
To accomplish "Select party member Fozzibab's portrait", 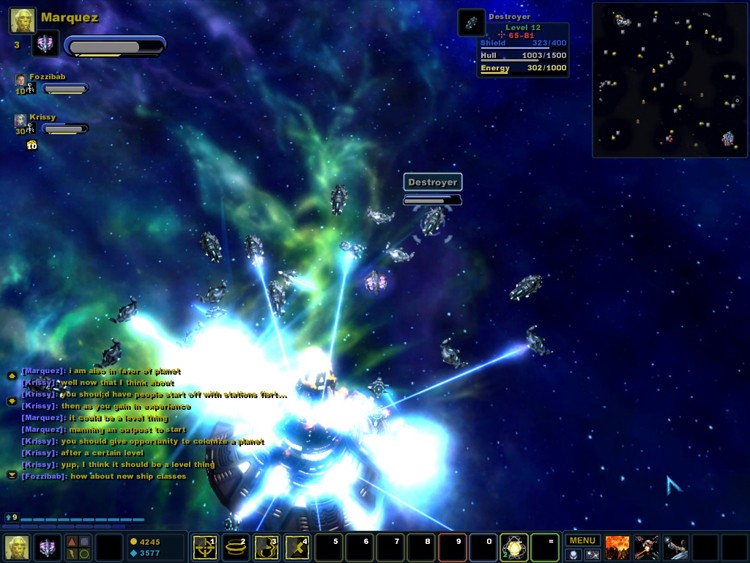I will point(20,79).
